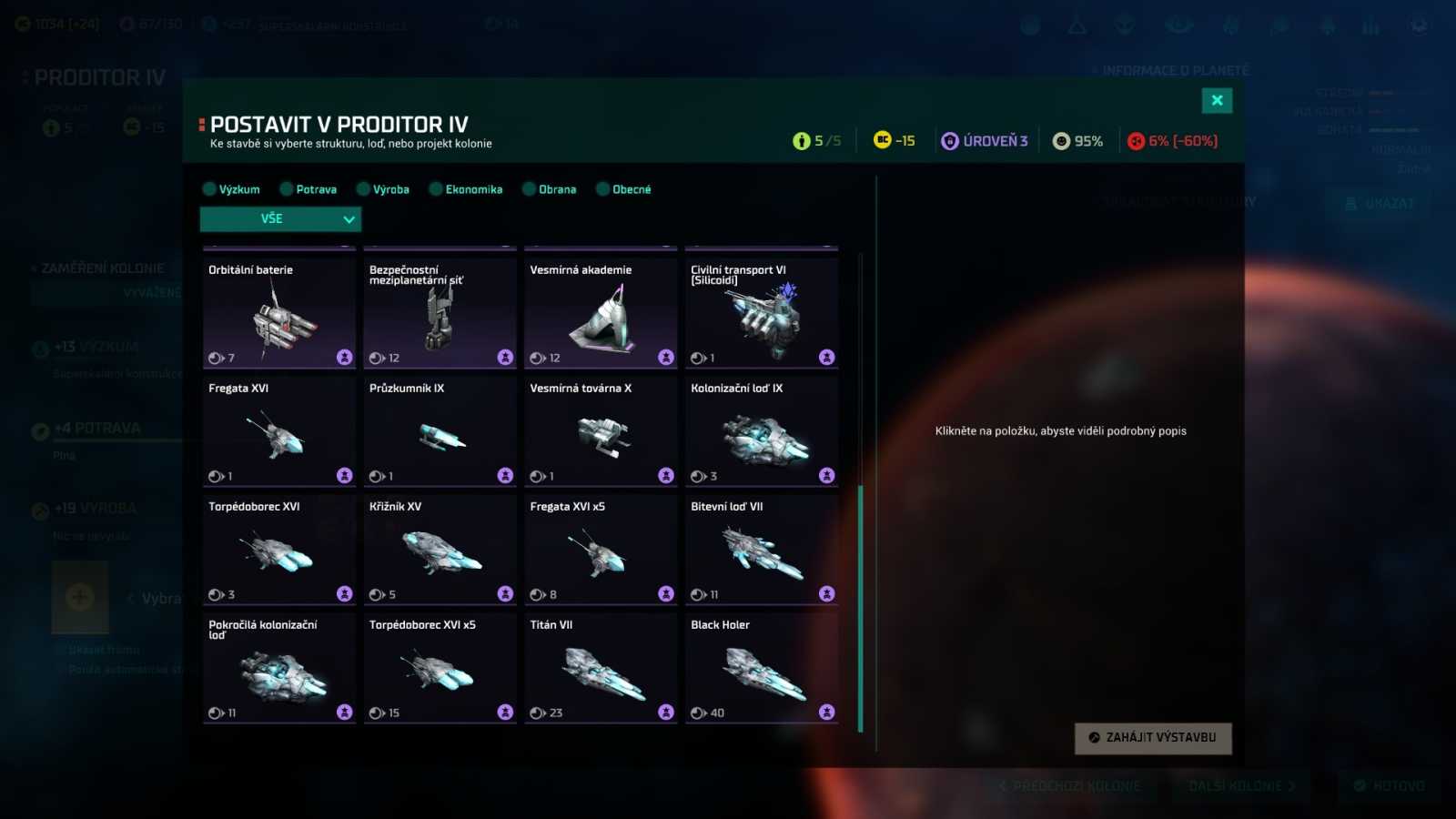Select Orbitální baterie build tile
This screenshot has height=819, width=1456.
(x=279, y=313)
